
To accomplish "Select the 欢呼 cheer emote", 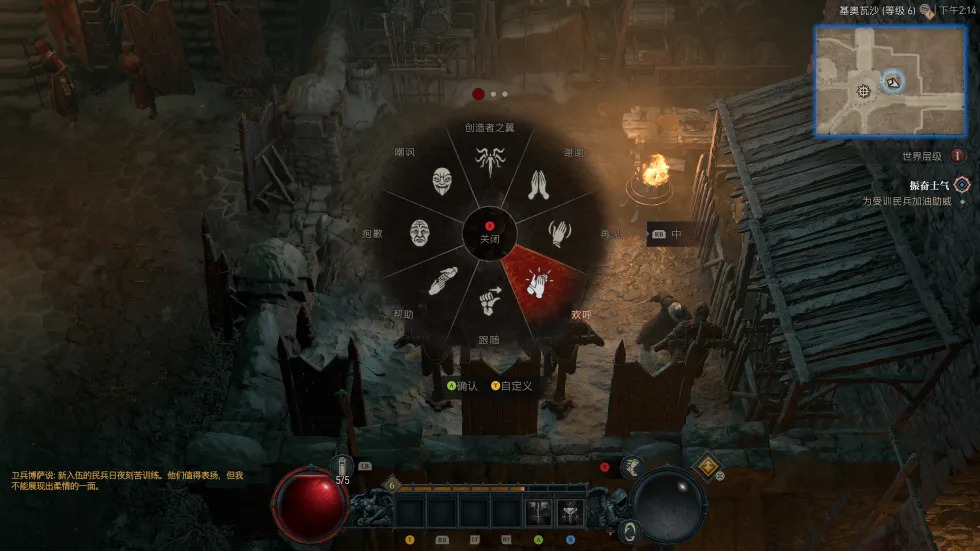I will point(541,283).
